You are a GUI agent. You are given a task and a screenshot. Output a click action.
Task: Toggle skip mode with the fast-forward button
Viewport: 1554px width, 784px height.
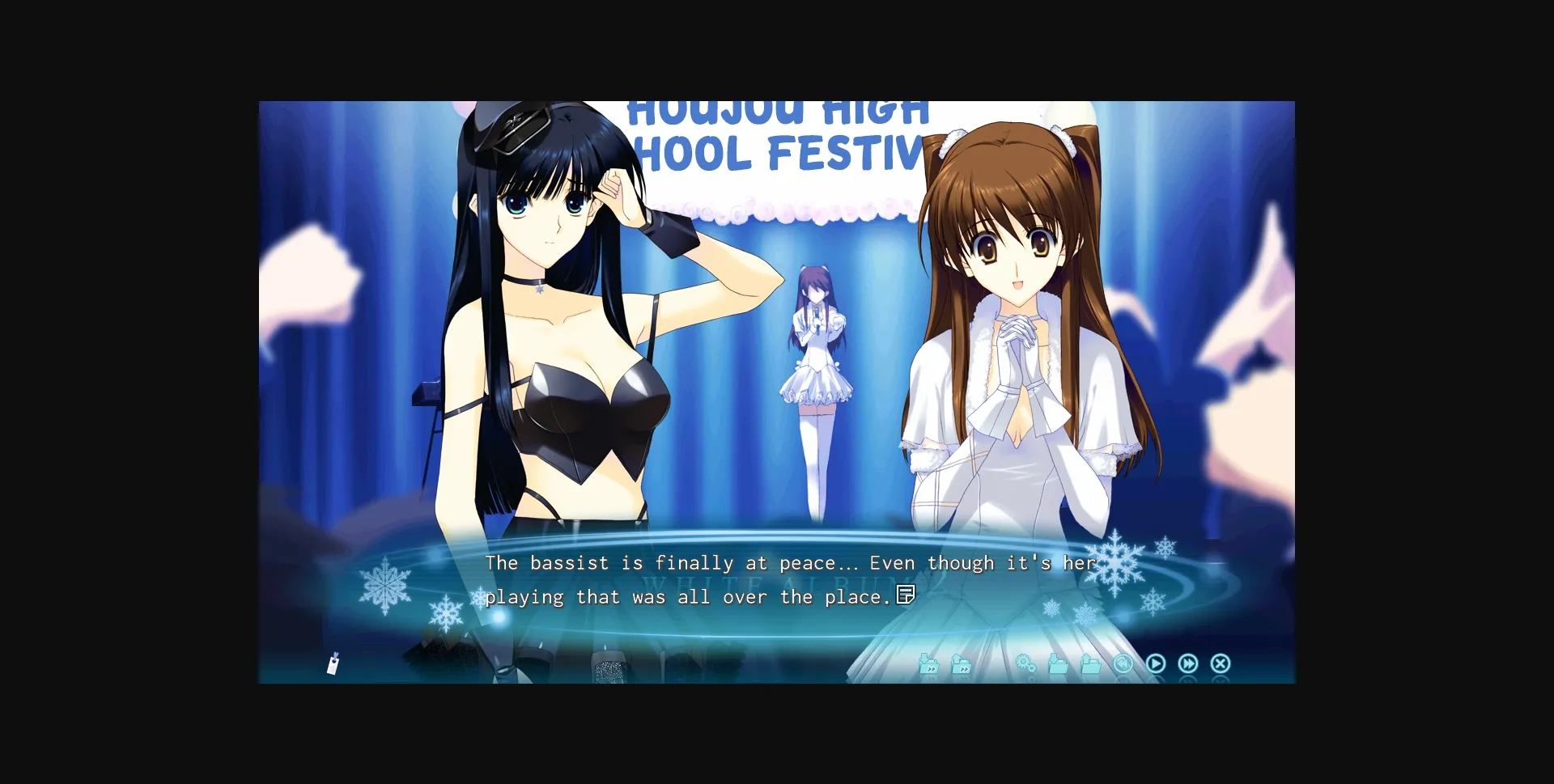pos(1188,663)
